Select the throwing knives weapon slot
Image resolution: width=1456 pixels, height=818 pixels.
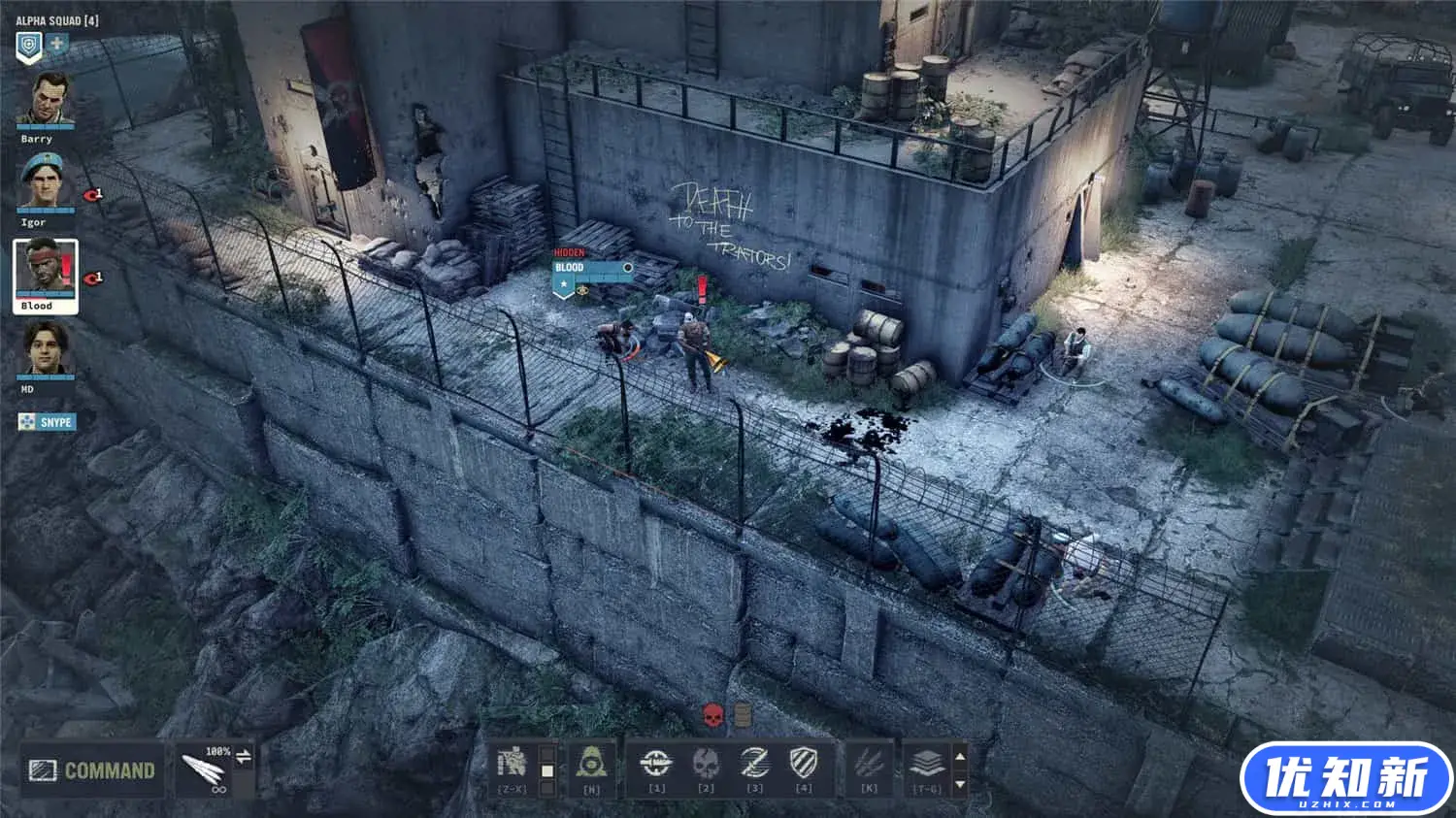tap(204, 772)
